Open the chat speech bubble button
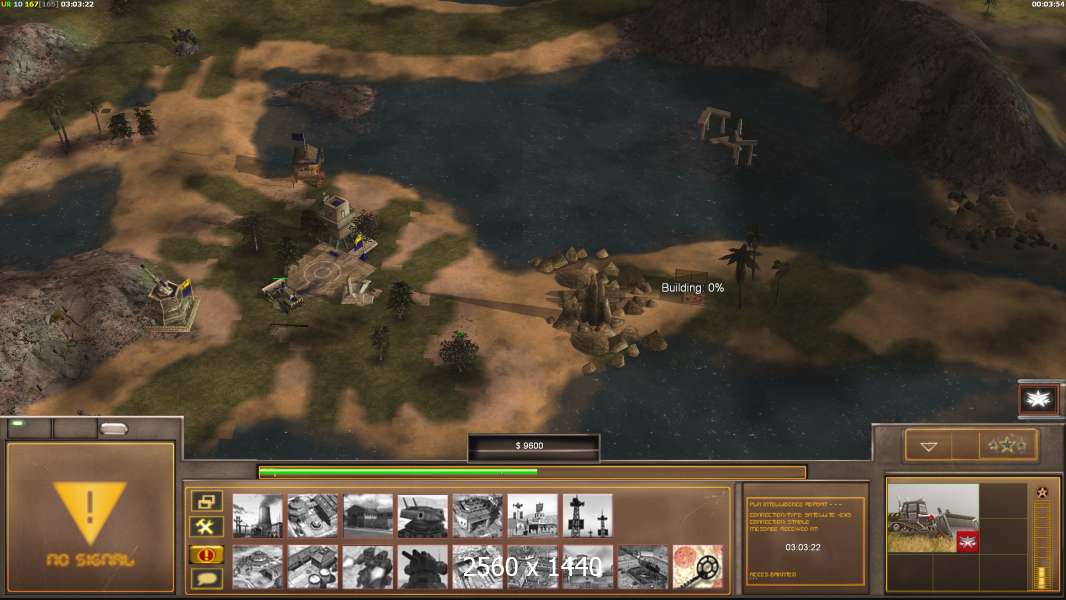 point(206,578)
